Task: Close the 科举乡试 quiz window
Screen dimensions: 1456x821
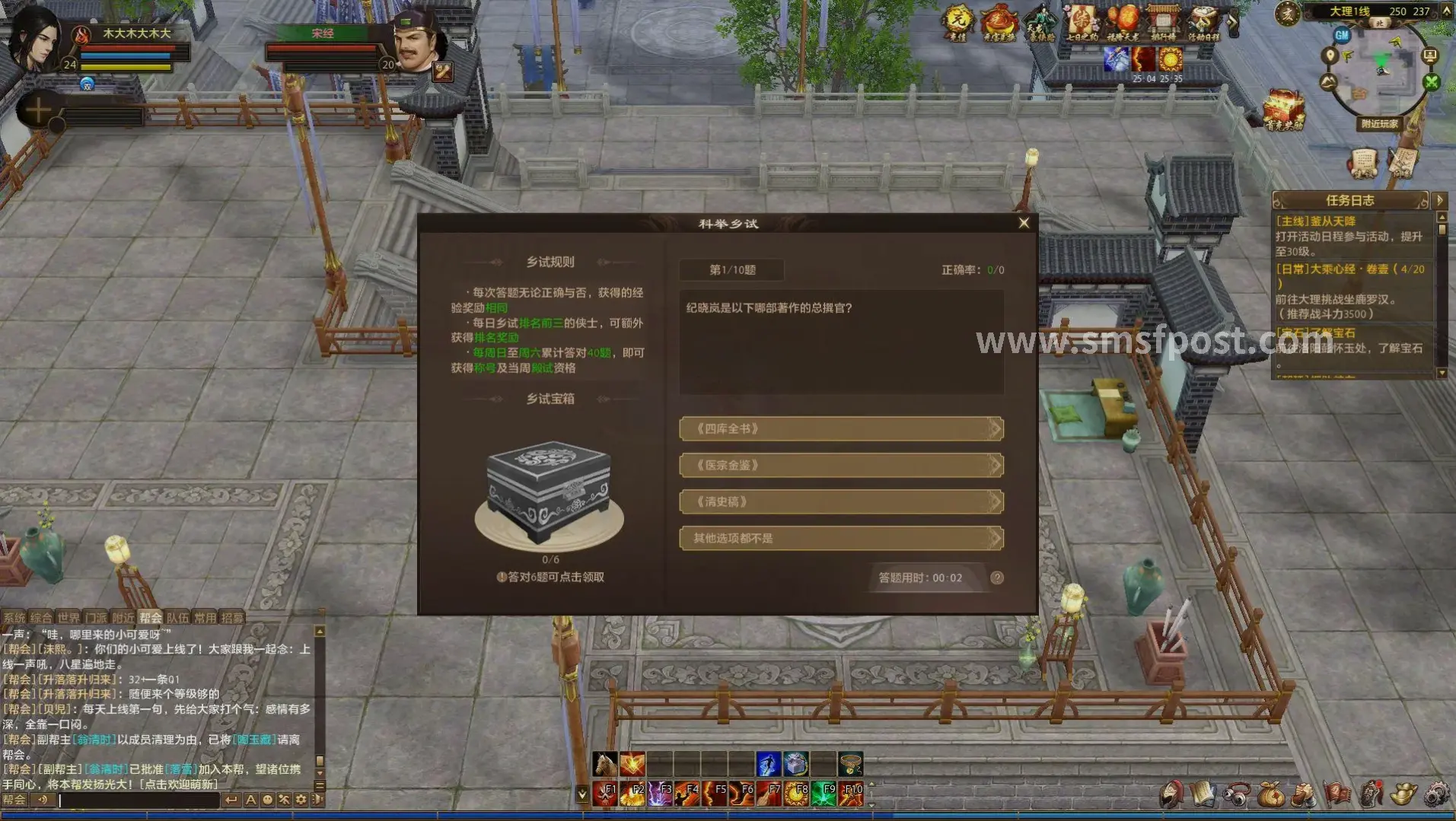Action: [x=1024, y=223]
